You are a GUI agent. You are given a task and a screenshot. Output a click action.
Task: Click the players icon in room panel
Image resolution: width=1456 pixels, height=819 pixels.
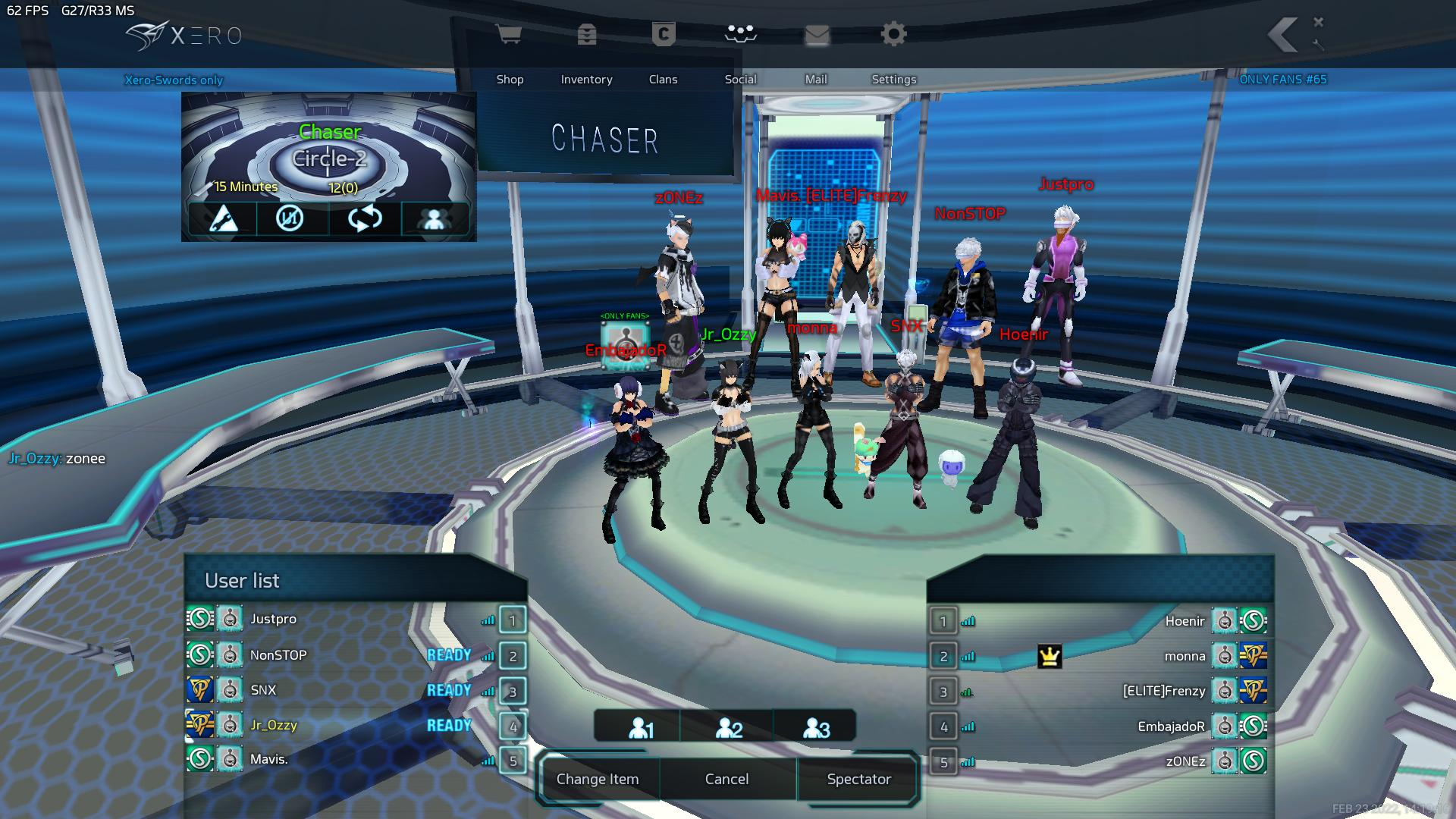pos(434,219)
